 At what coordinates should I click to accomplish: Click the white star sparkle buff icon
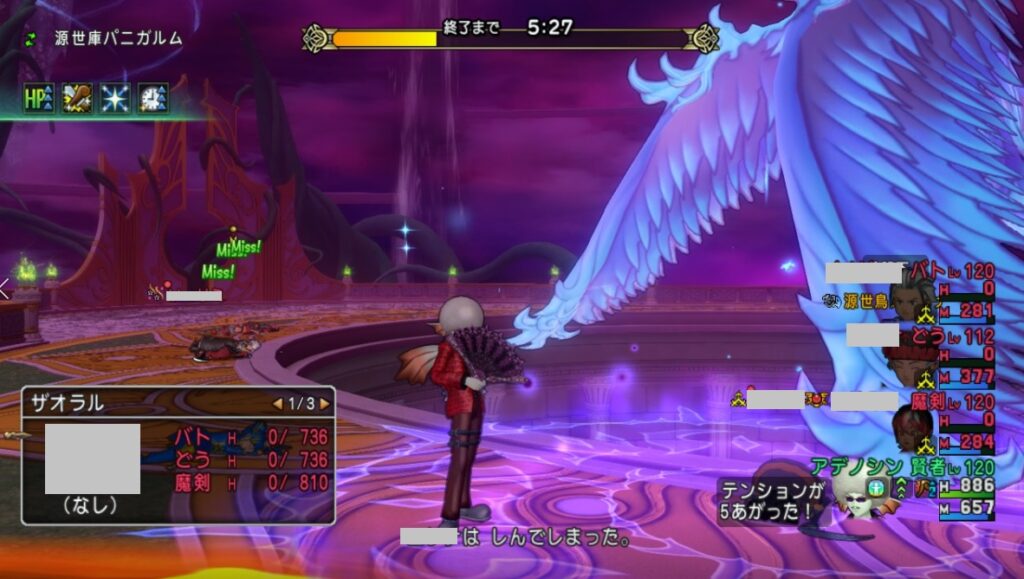115,98
